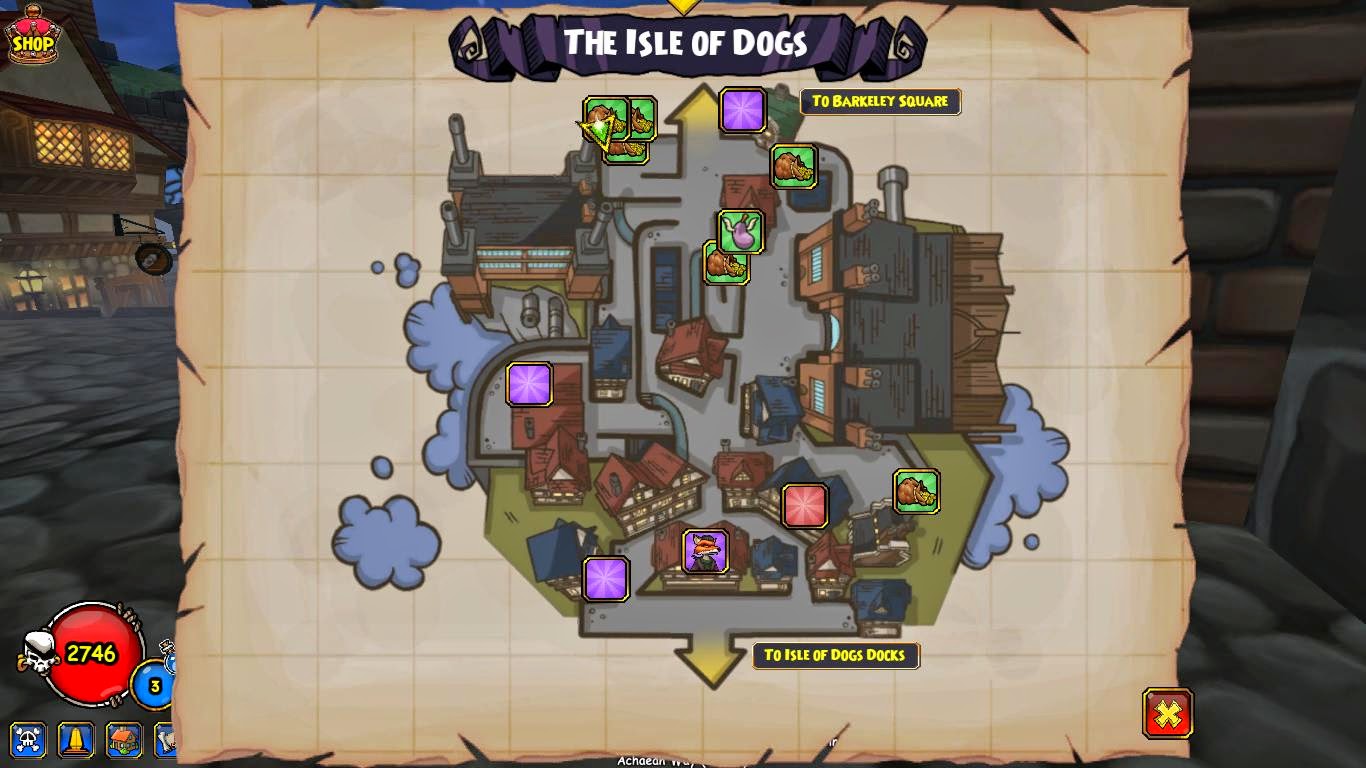Click the lone boar marker near the north path
This screenshot has height=768, width=1366.
[794, 167]
